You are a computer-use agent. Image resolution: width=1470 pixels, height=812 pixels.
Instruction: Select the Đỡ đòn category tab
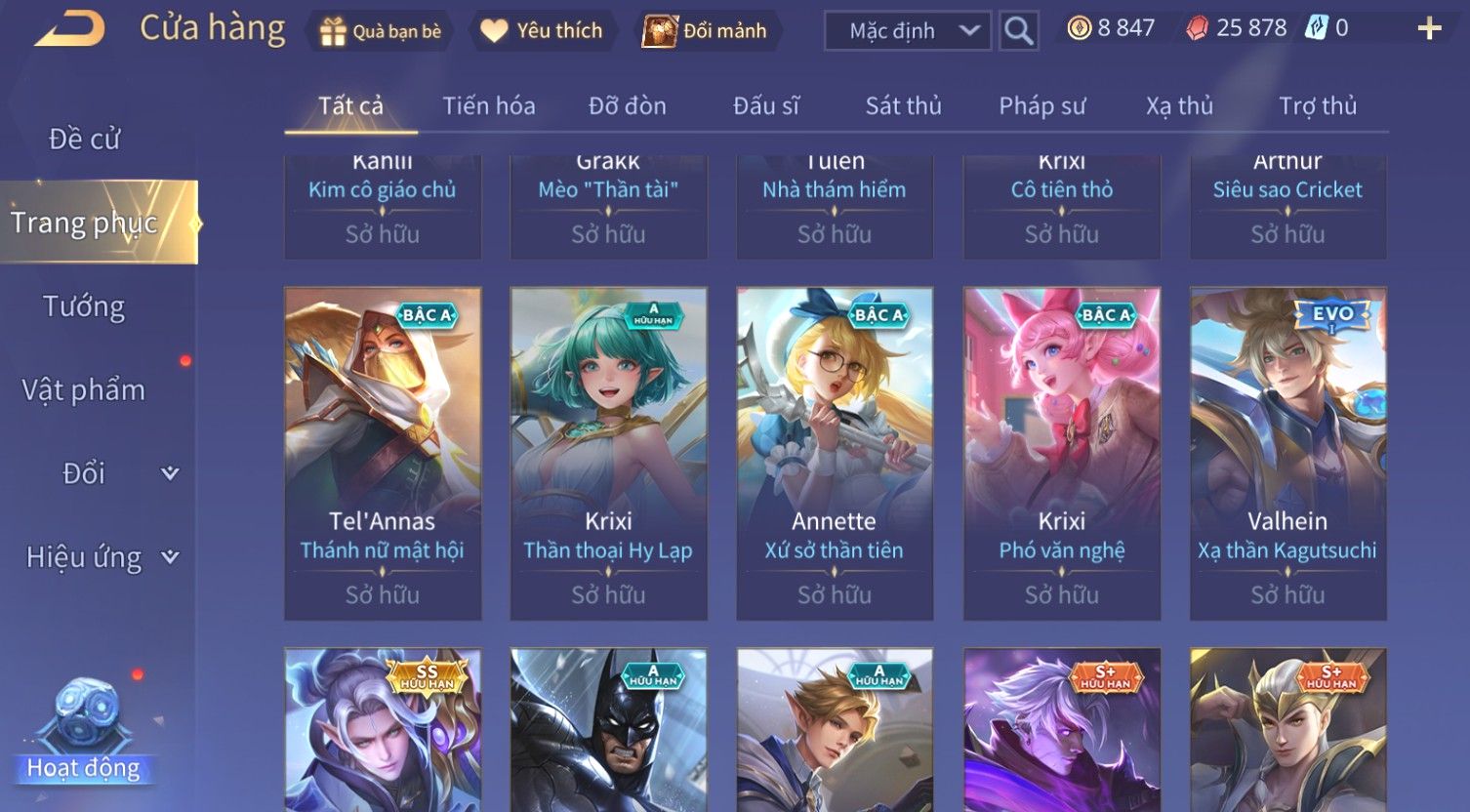(627, 105)
